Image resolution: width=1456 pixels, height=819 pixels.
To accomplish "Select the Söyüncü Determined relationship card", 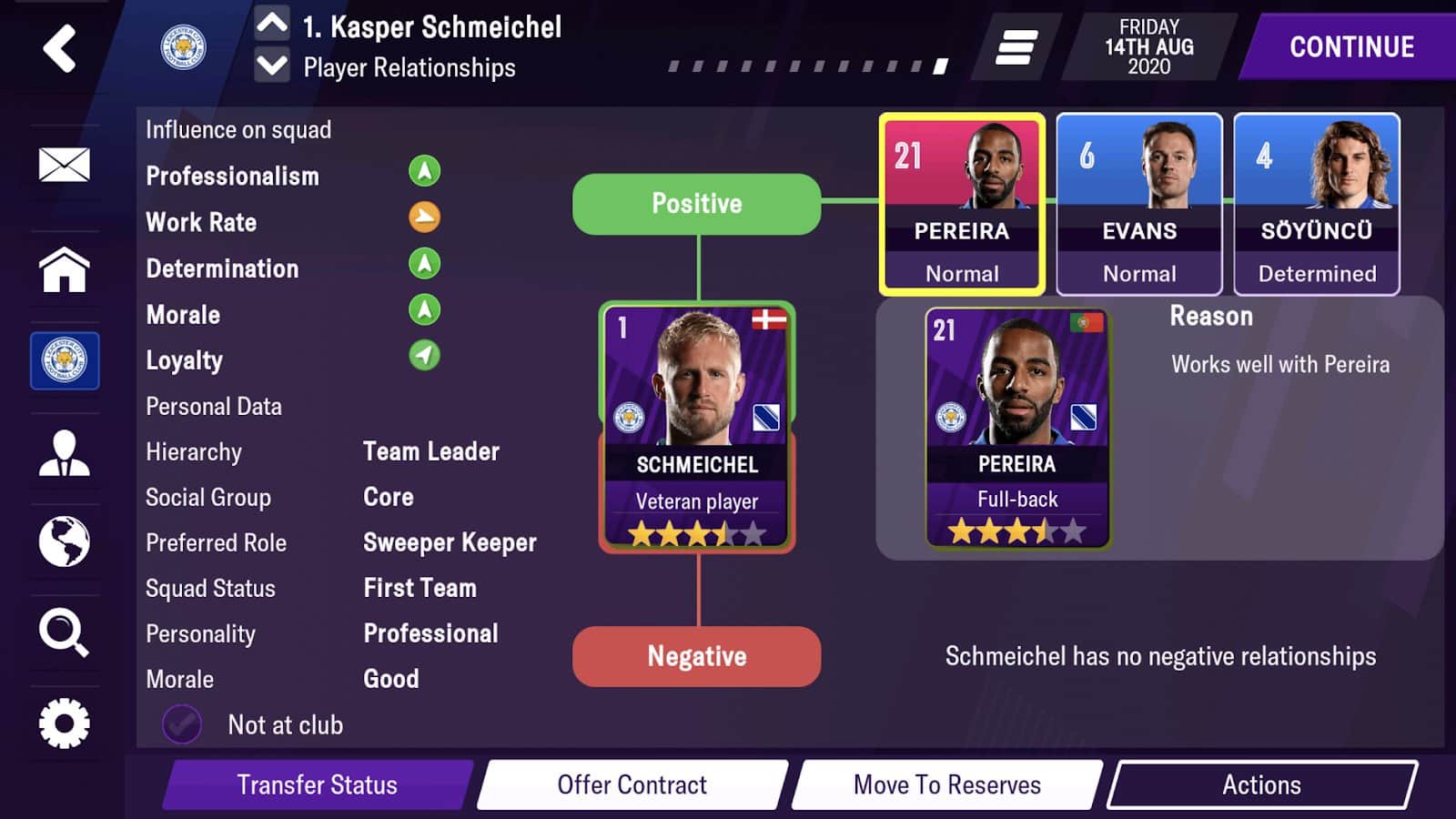I will [1316, 204].
